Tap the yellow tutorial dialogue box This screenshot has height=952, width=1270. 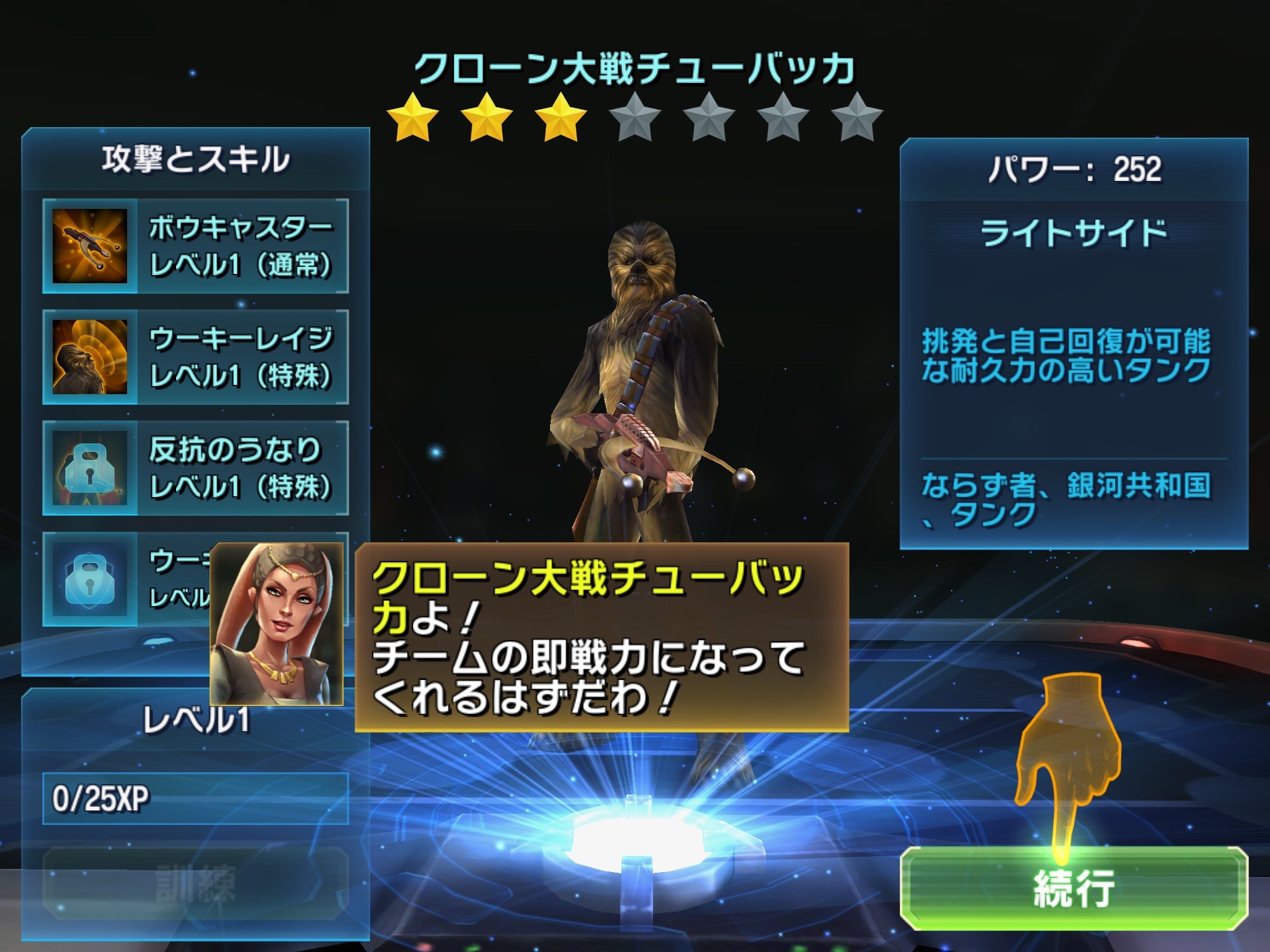[x=601, y=637]
